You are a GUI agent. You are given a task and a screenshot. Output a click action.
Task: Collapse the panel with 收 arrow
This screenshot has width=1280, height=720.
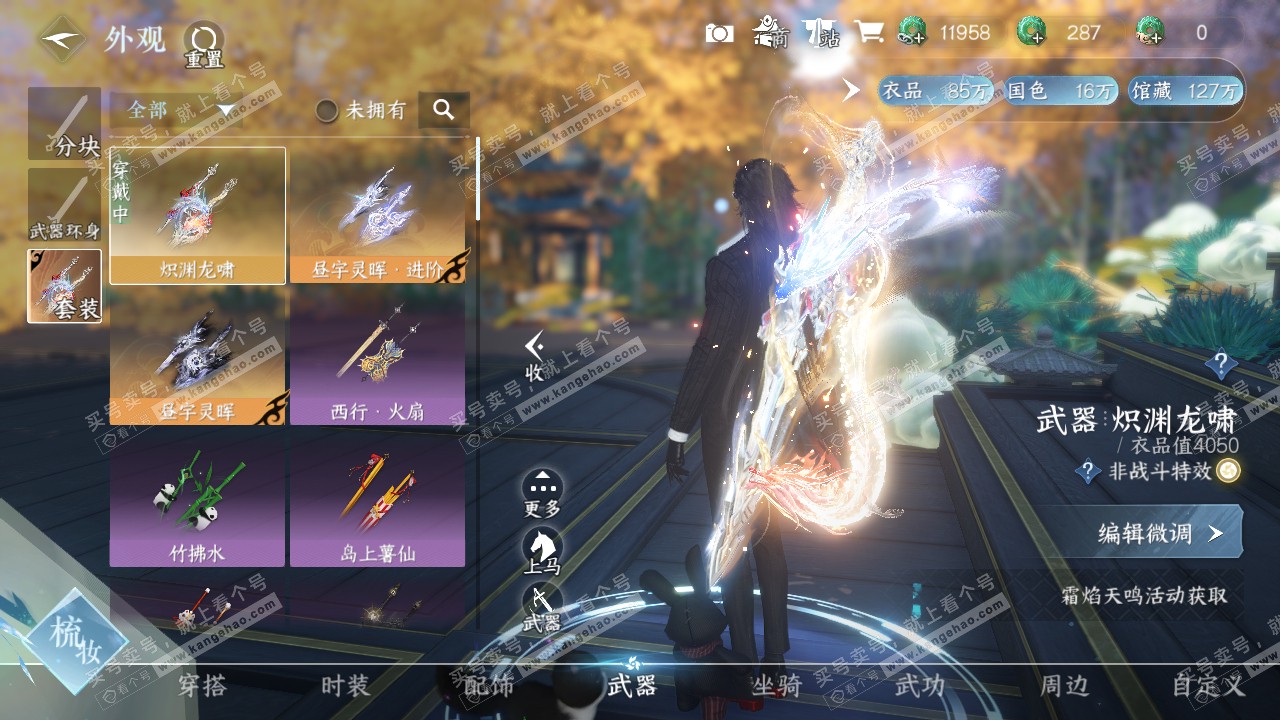click(536, 355)
